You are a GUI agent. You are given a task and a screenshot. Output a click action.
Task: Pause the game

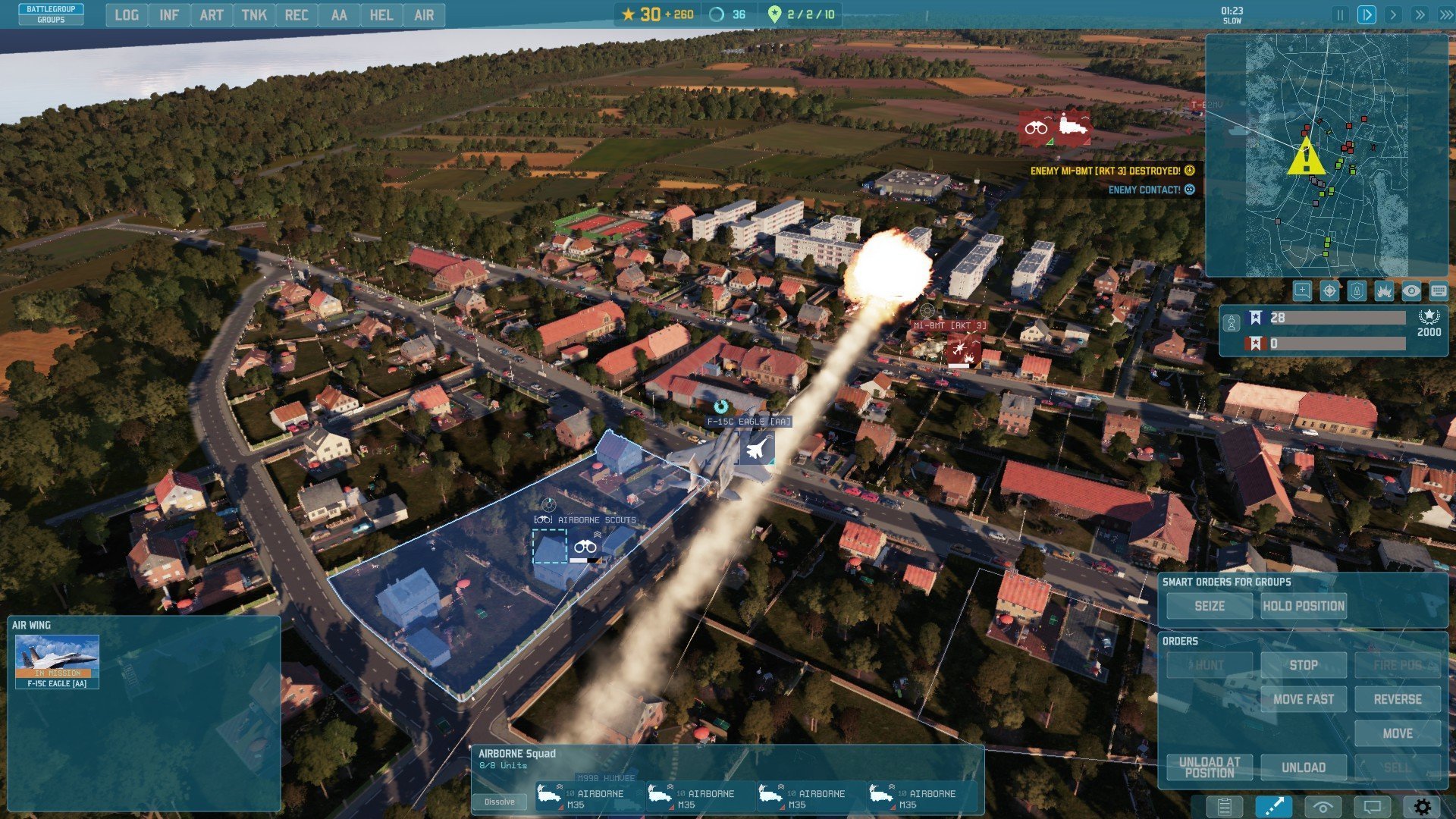click(x=1340, y=15)
